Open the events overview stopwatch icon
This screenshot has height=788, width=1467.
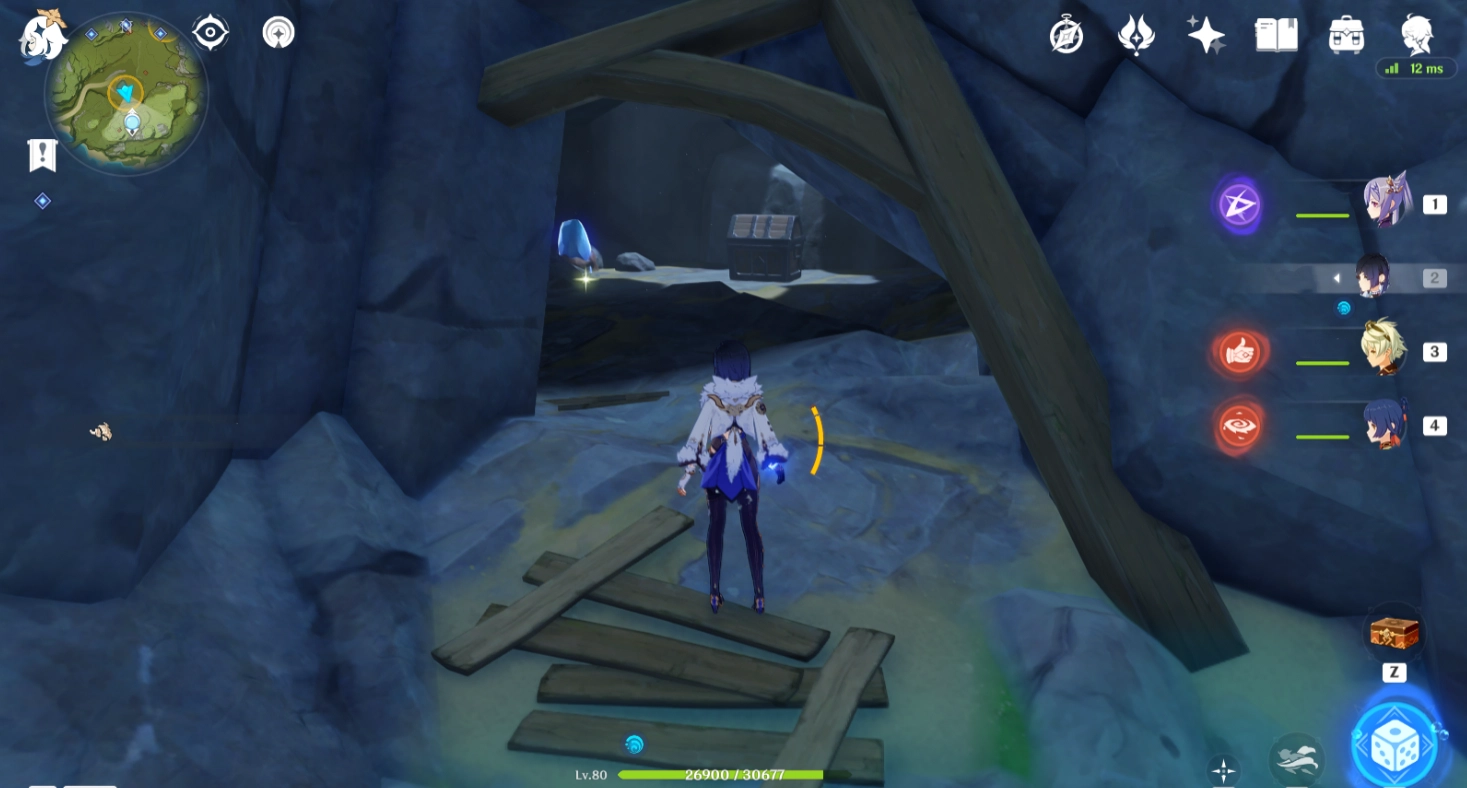[x=1066, y=33]
